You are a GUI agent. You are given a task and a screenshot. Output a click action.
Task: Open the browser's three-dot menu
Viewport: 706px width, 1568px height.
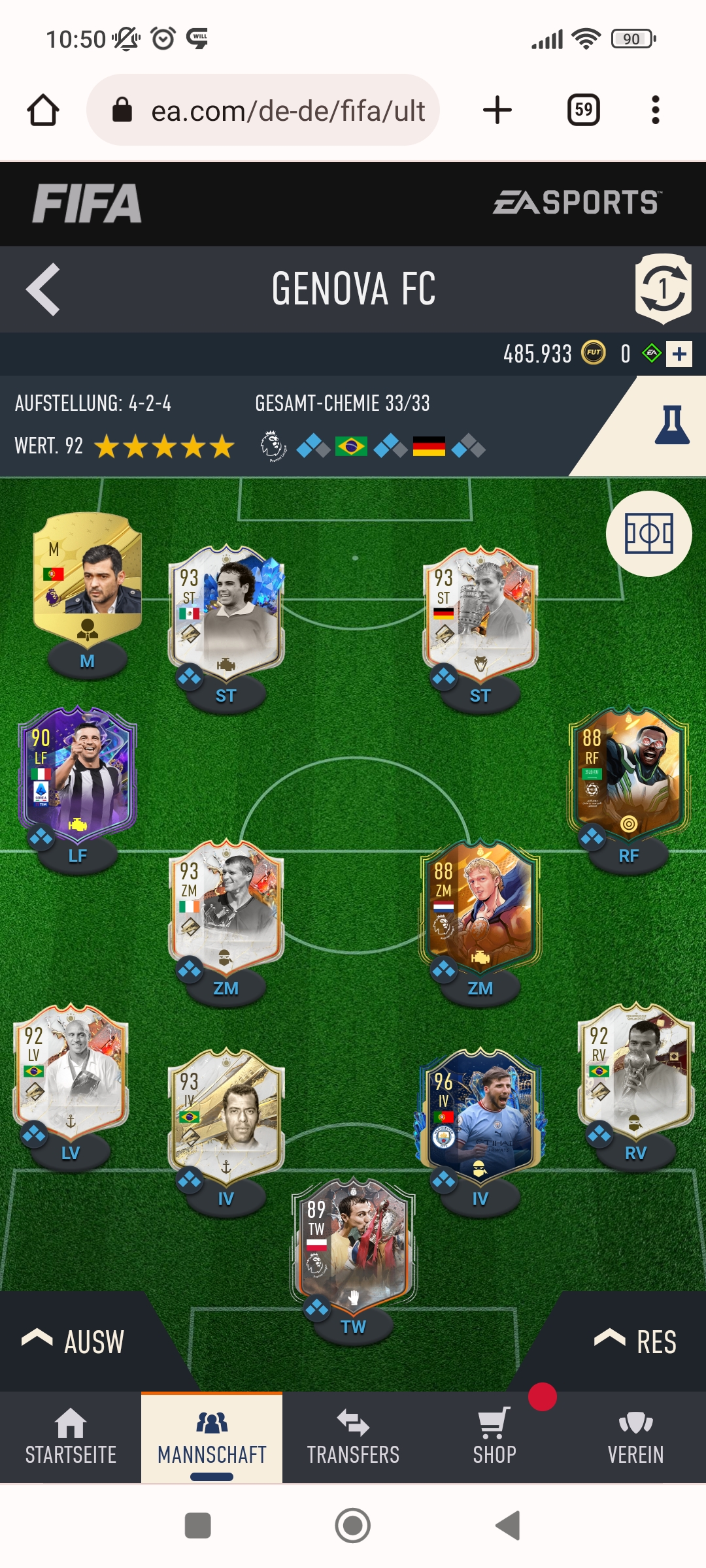coord(656,110)
